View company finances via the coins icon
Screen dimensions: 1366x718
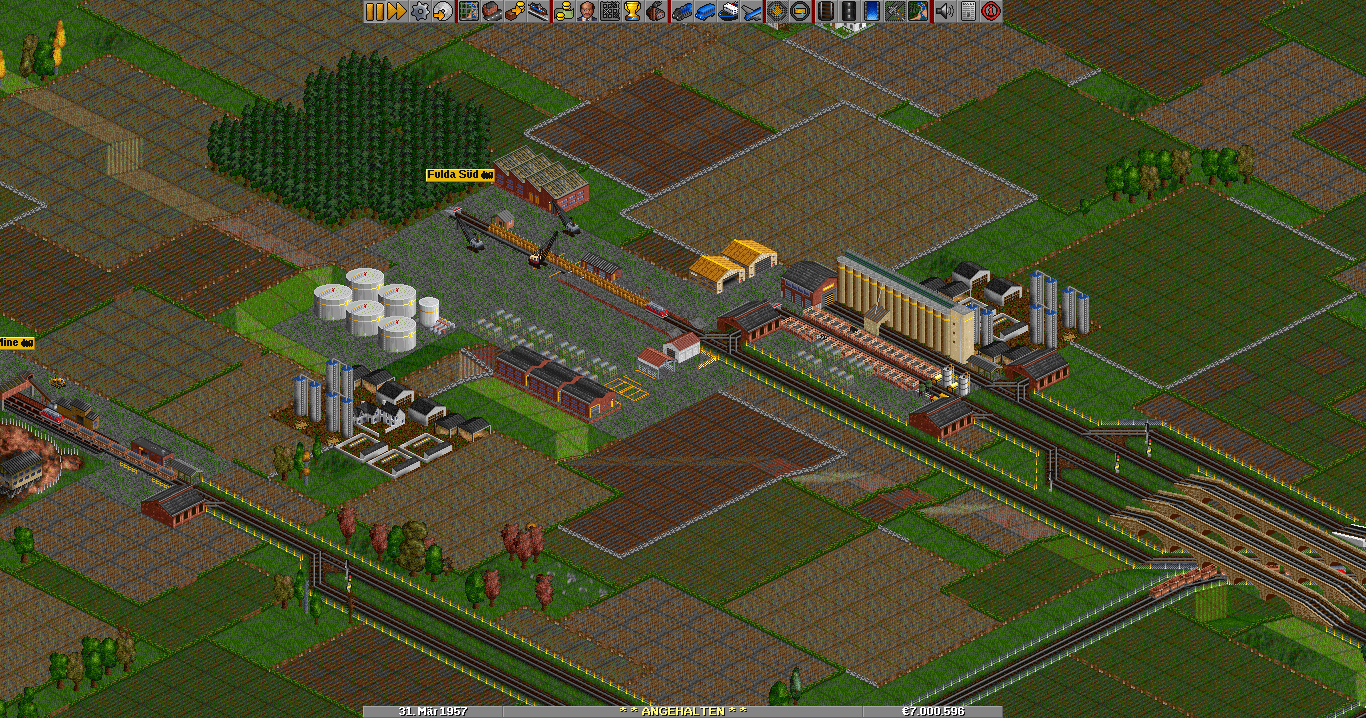[564, 11]
